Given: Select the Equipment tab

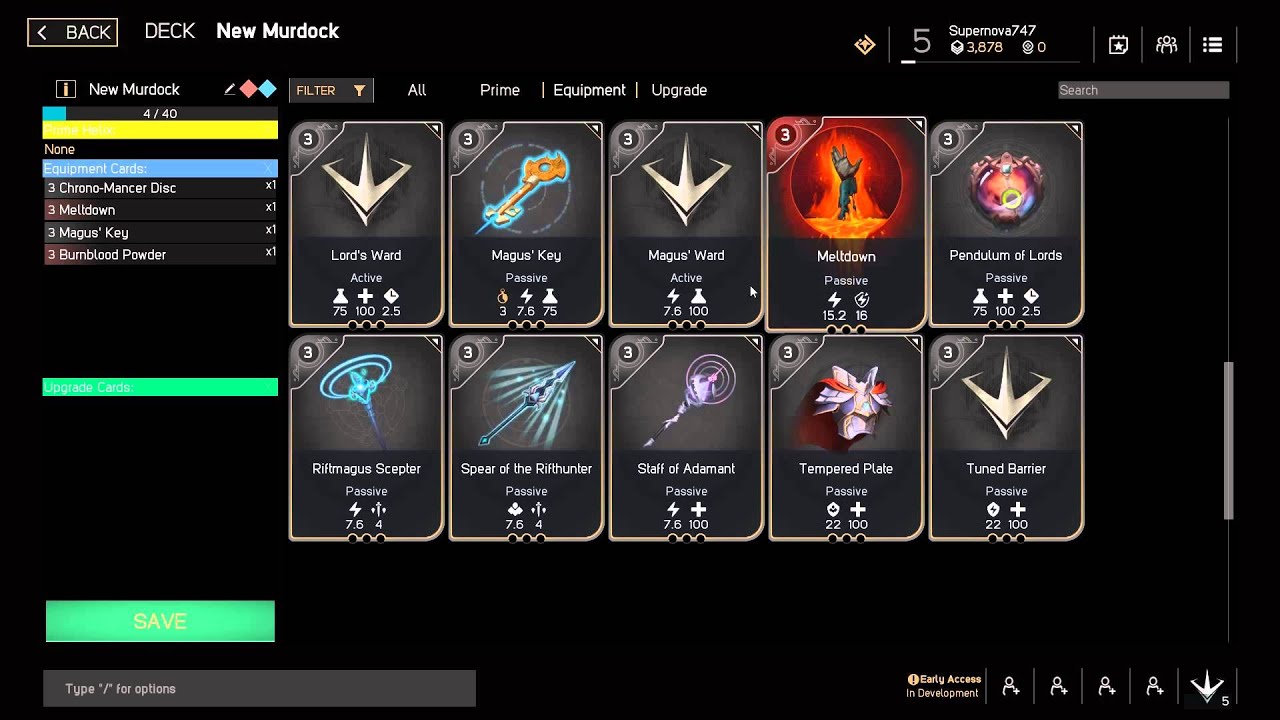Looking at the screenshot, I should click(589, 90).
